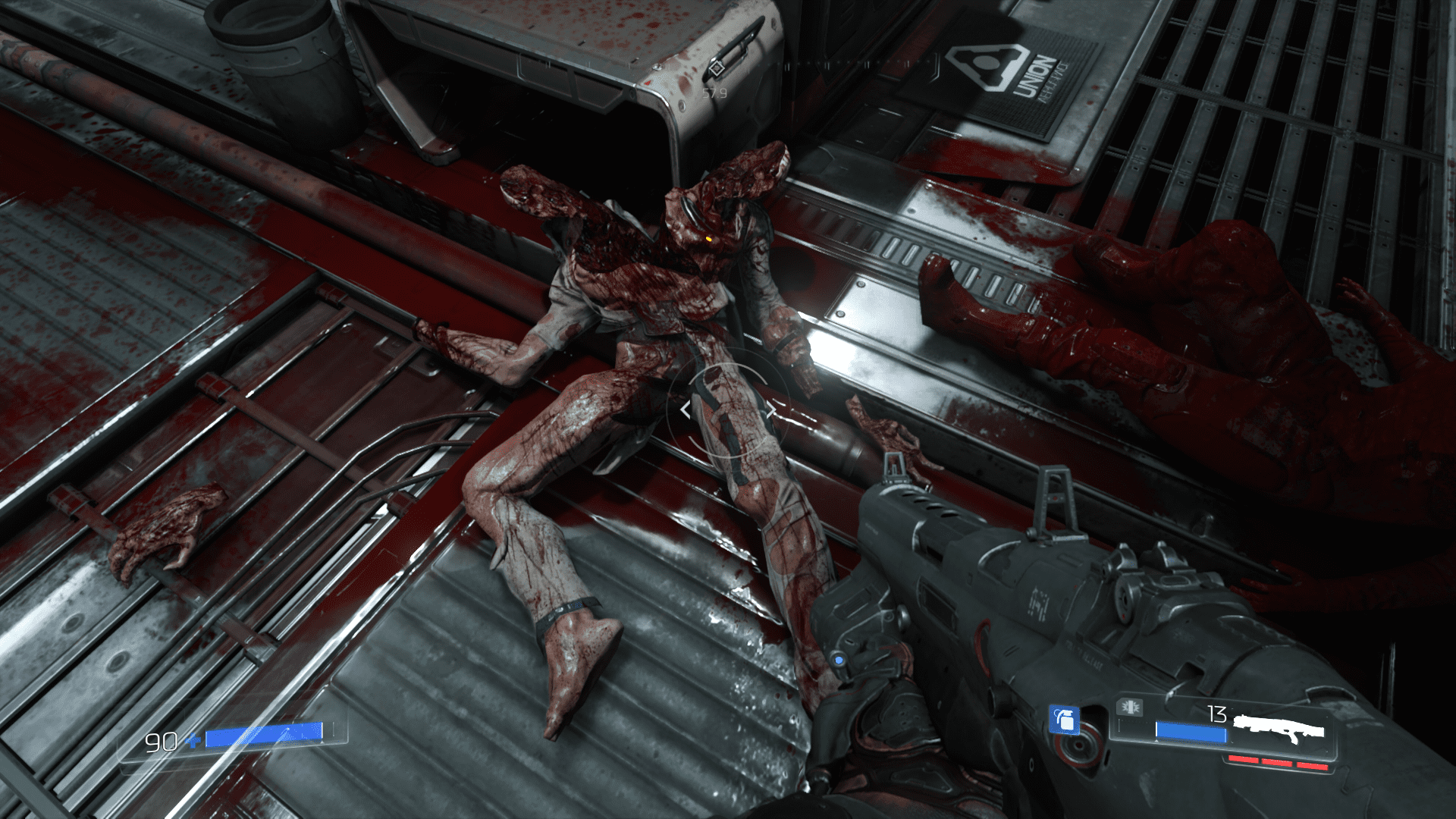Viewport: 1456px width, 819px height.
Task: Click the diamond objective waypoint marker
Action: [x=714, y=71]
